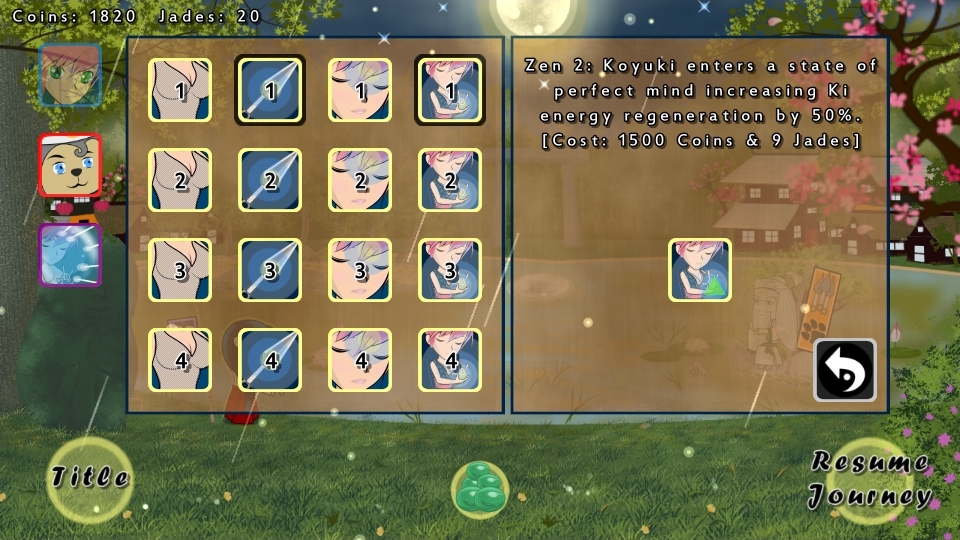This screenshot has width=960, height=540.
Task: Choose the level 3 mesh armor skill
Action: point(180,270)
